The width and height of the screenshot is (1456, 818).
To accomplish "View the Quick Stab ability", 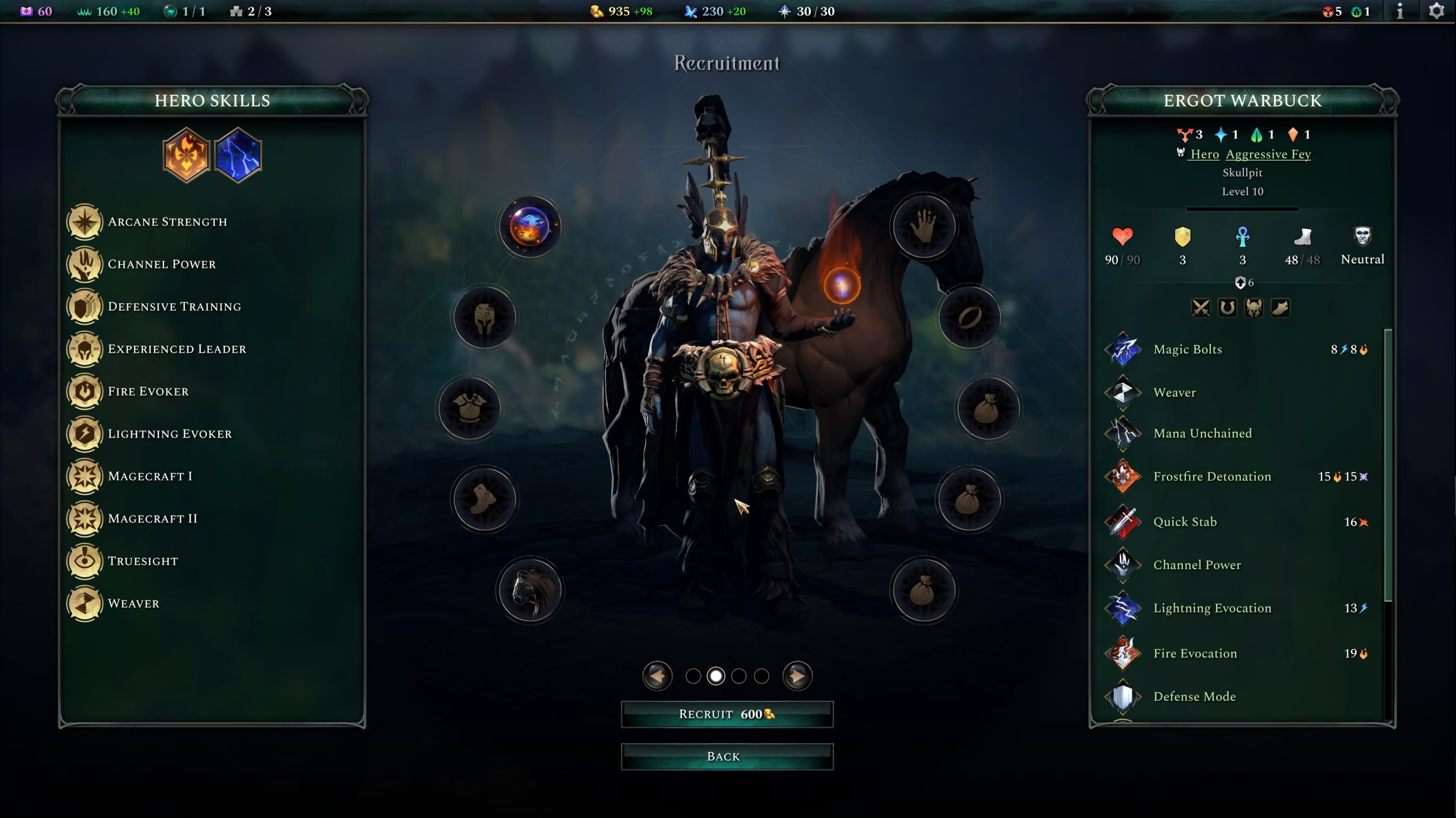I will [1185, 522].
